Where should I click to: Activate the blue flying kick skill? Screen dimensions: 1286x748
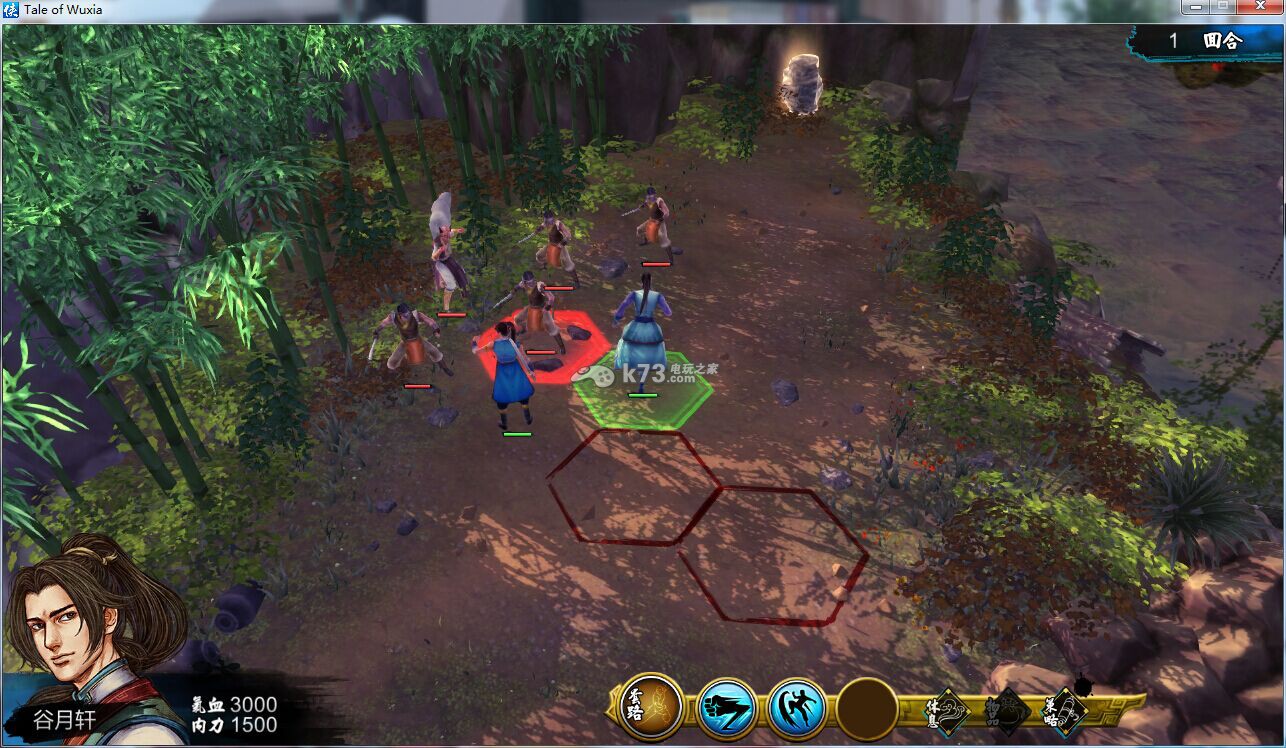coord(797,708)
